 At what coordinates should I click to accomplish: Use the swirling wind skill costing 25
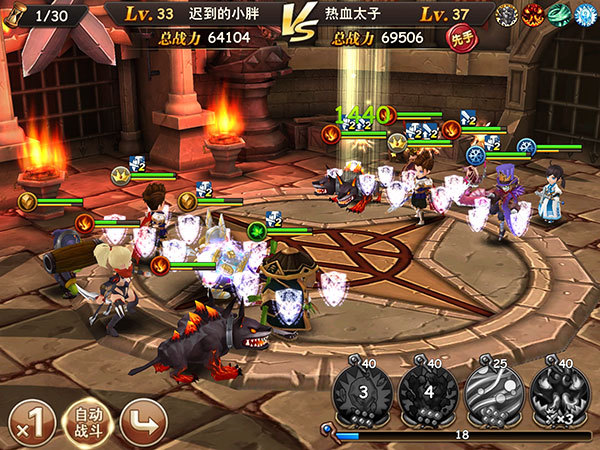(494, 392)
